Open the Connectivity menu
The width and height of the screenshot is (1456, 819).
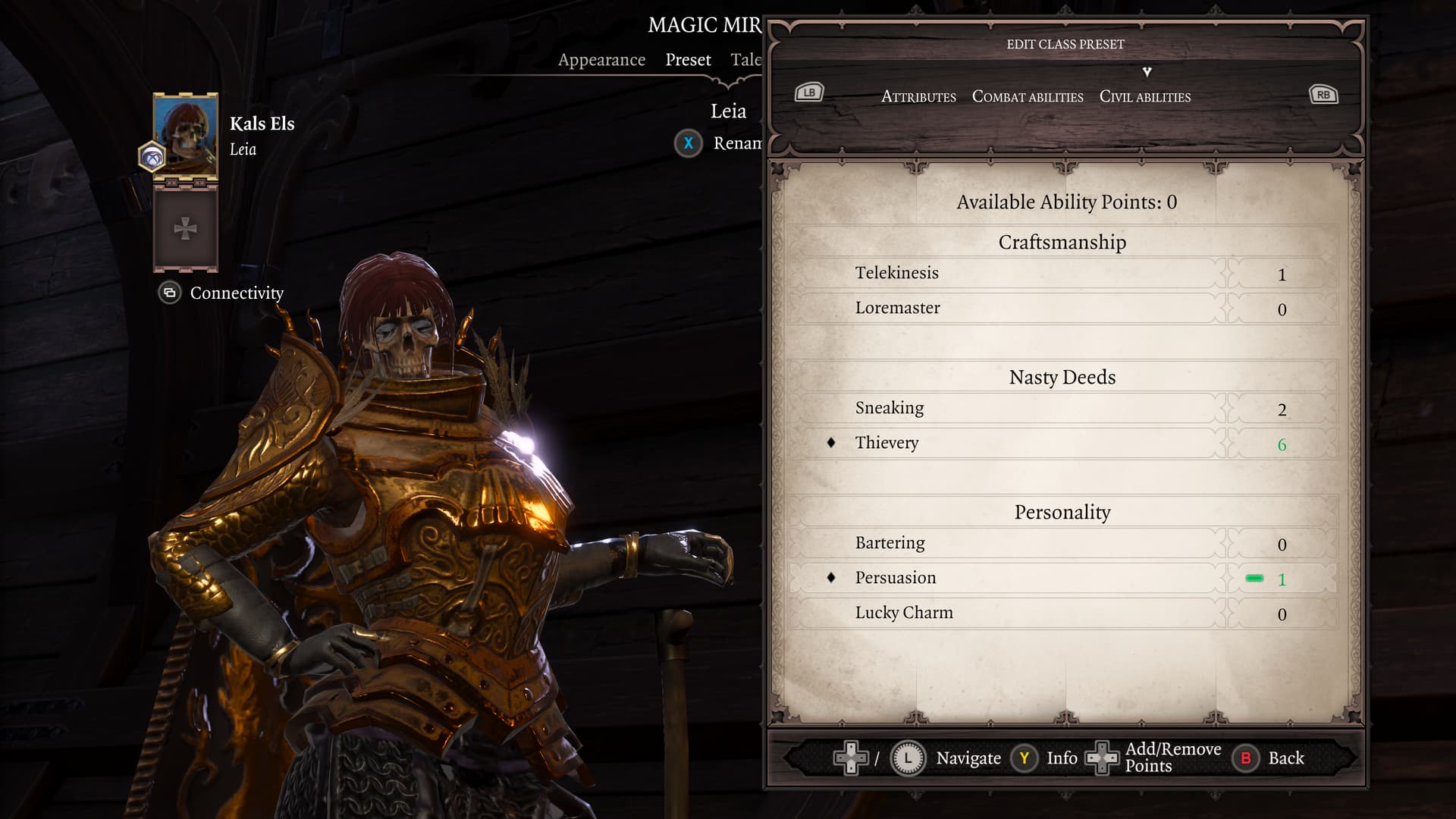click(236, 293)
